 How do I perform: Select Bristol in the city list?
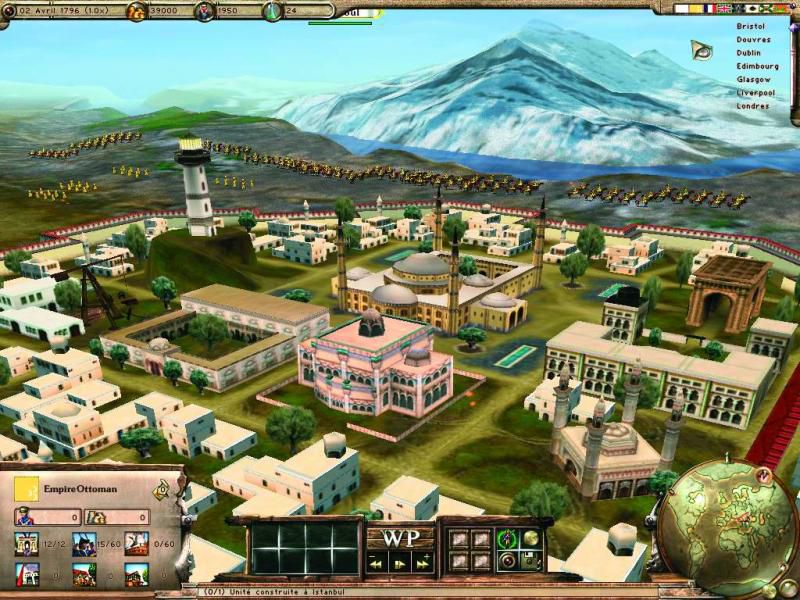coord(750,26)
